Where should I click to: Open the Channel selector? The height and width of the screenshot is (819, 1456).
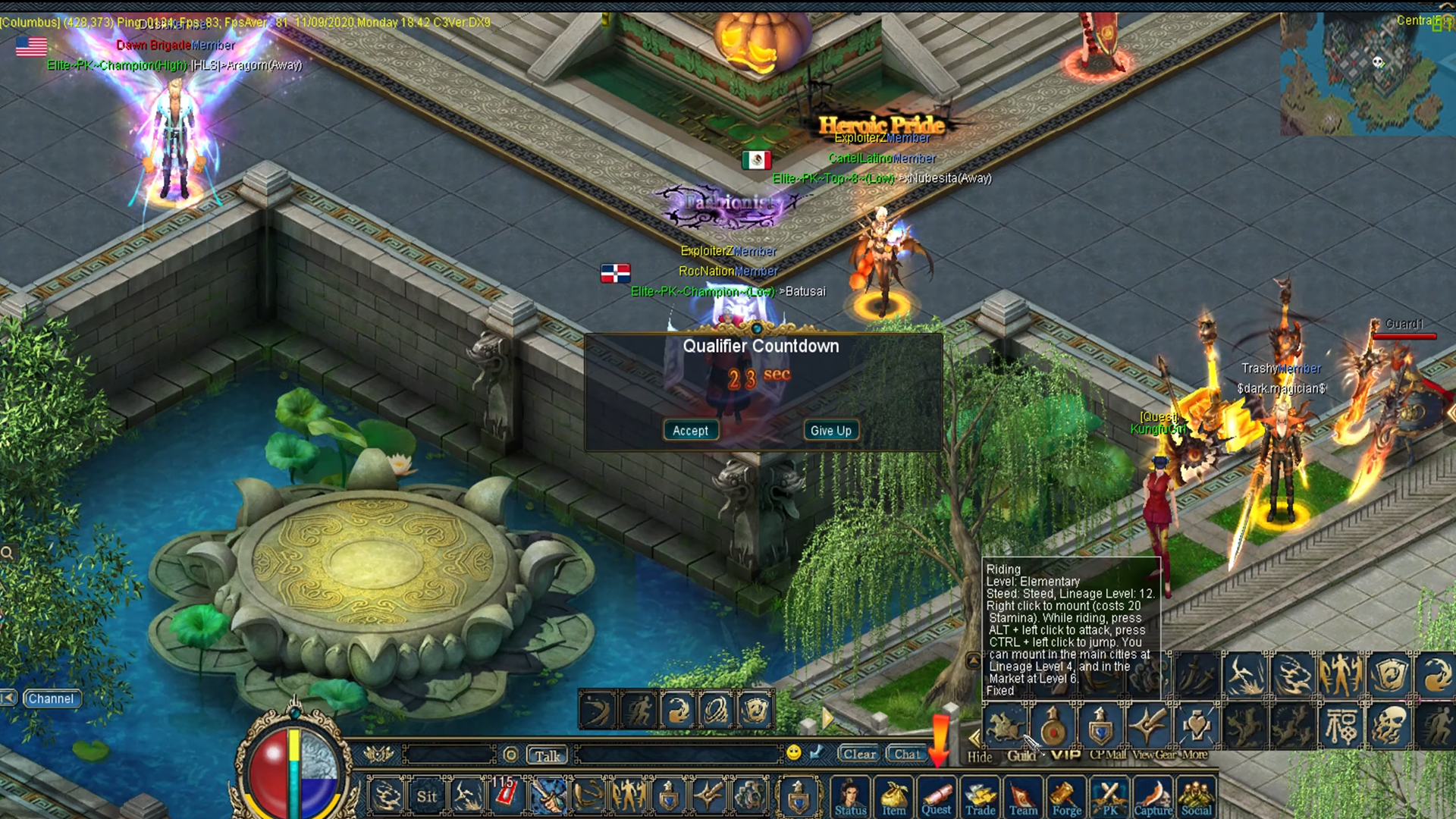tap(51, 698)
